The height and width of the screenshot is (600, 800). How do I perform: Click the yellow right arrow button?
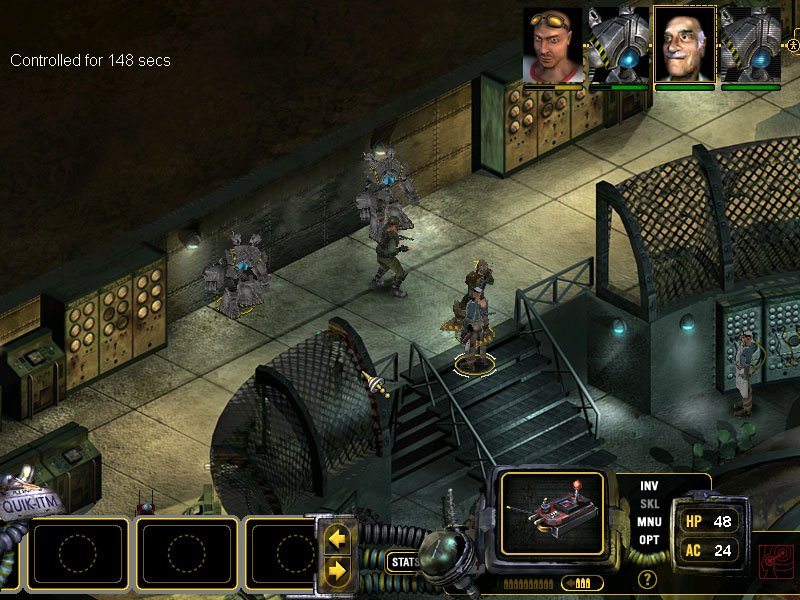[x=338, y=571]
